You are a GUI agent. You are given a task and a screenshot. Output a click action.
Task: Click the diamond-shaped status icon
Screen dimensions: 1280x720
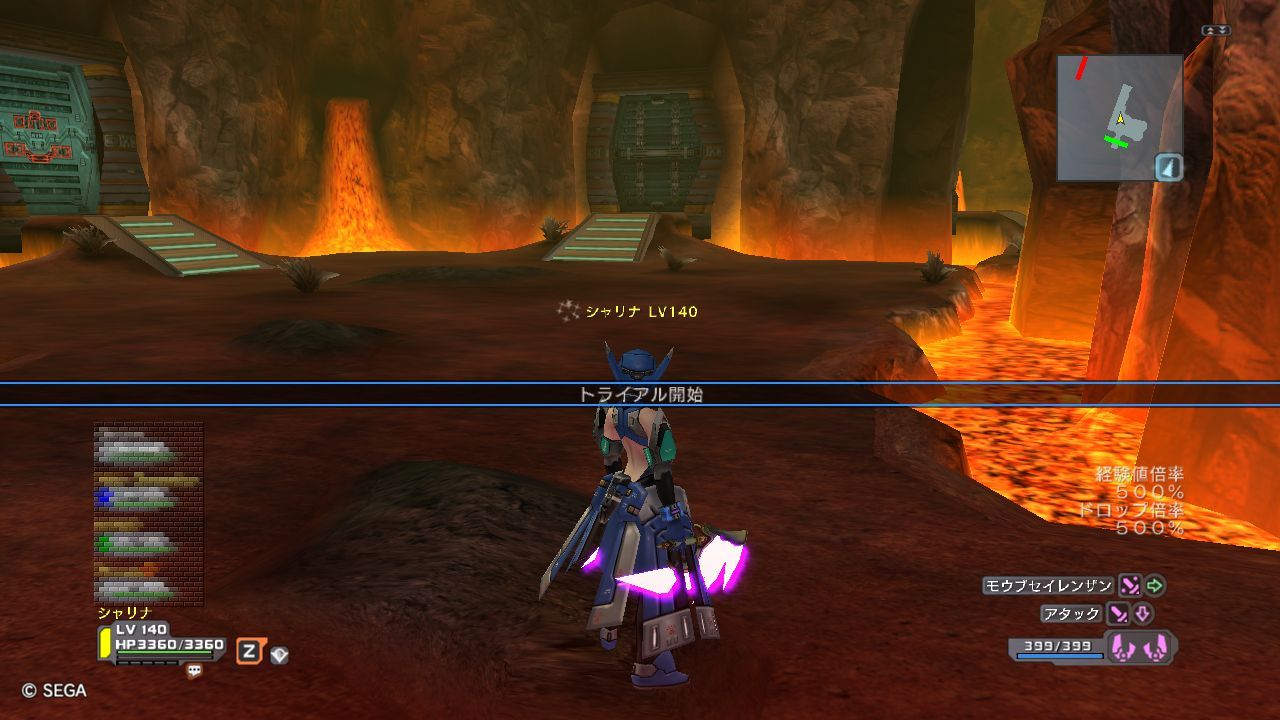(279, 655)
